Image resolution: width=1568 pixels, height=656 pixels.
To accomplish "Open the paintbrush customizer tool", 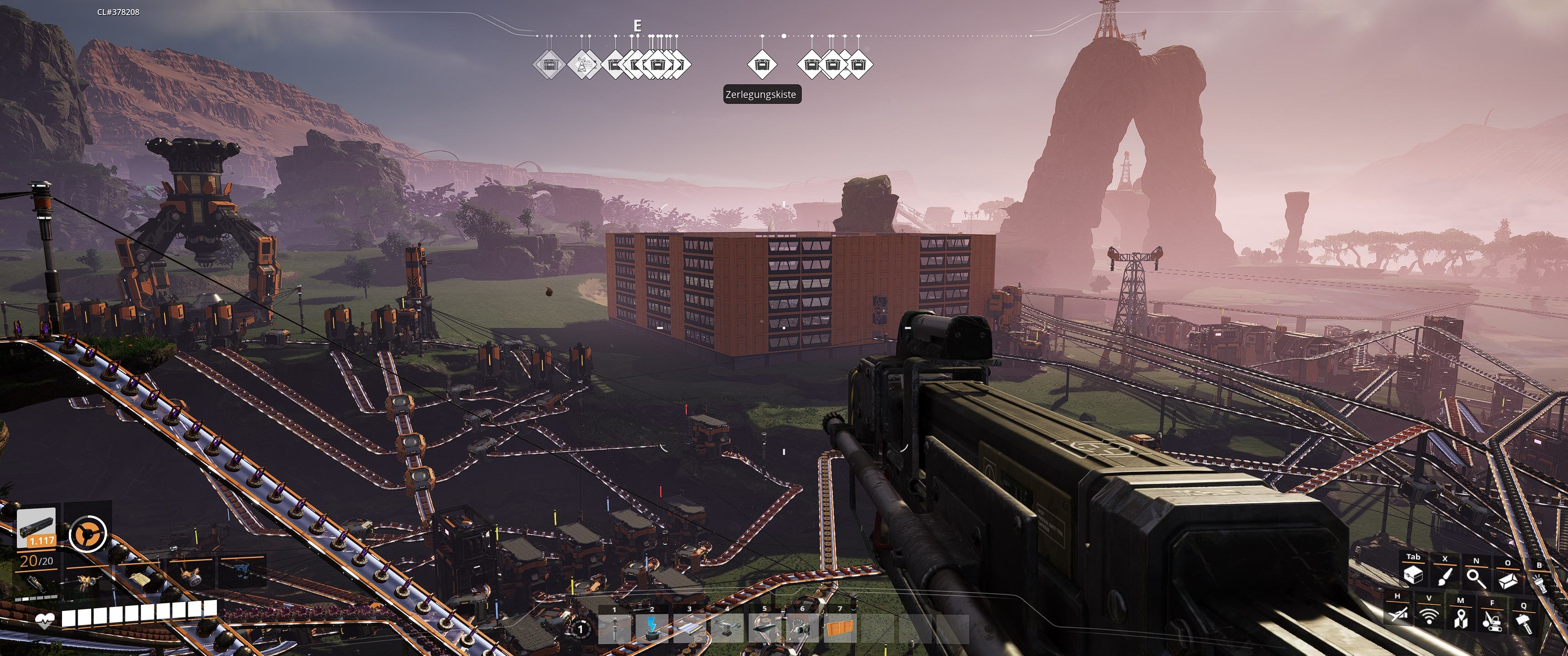I will point(1444,576).
